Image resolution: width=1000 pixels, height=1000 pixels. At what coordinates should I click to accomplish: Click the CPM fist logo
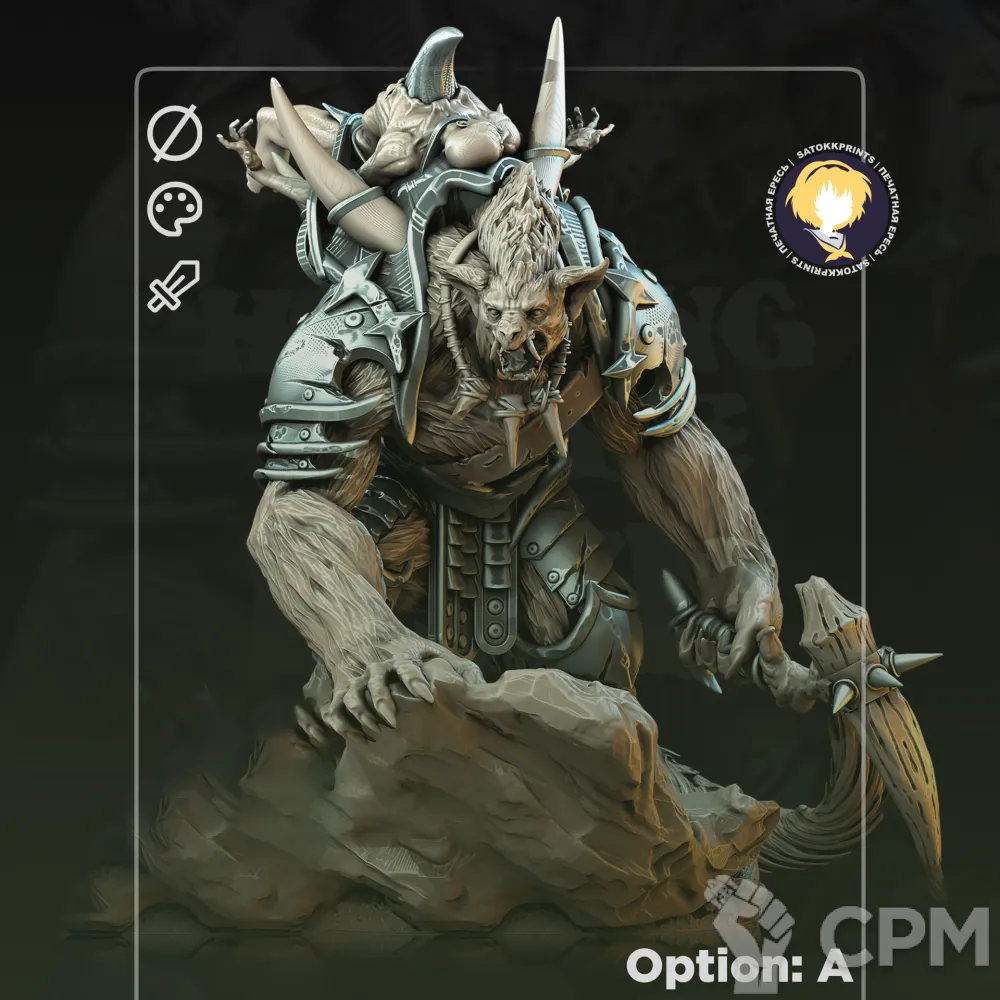[748, 920]
